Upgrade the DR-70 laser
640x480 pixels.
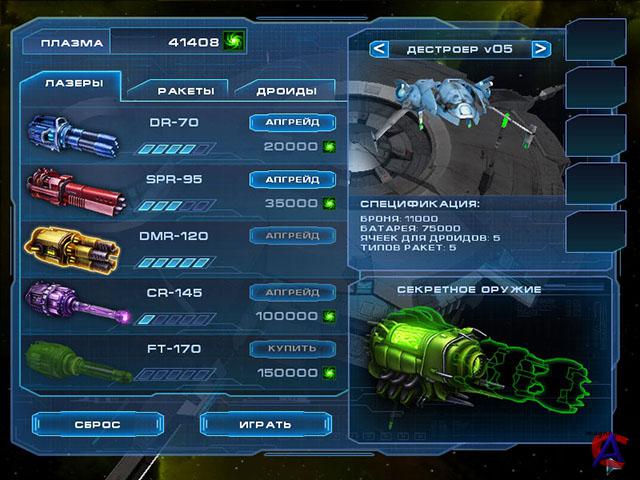(x=292, y=123)
